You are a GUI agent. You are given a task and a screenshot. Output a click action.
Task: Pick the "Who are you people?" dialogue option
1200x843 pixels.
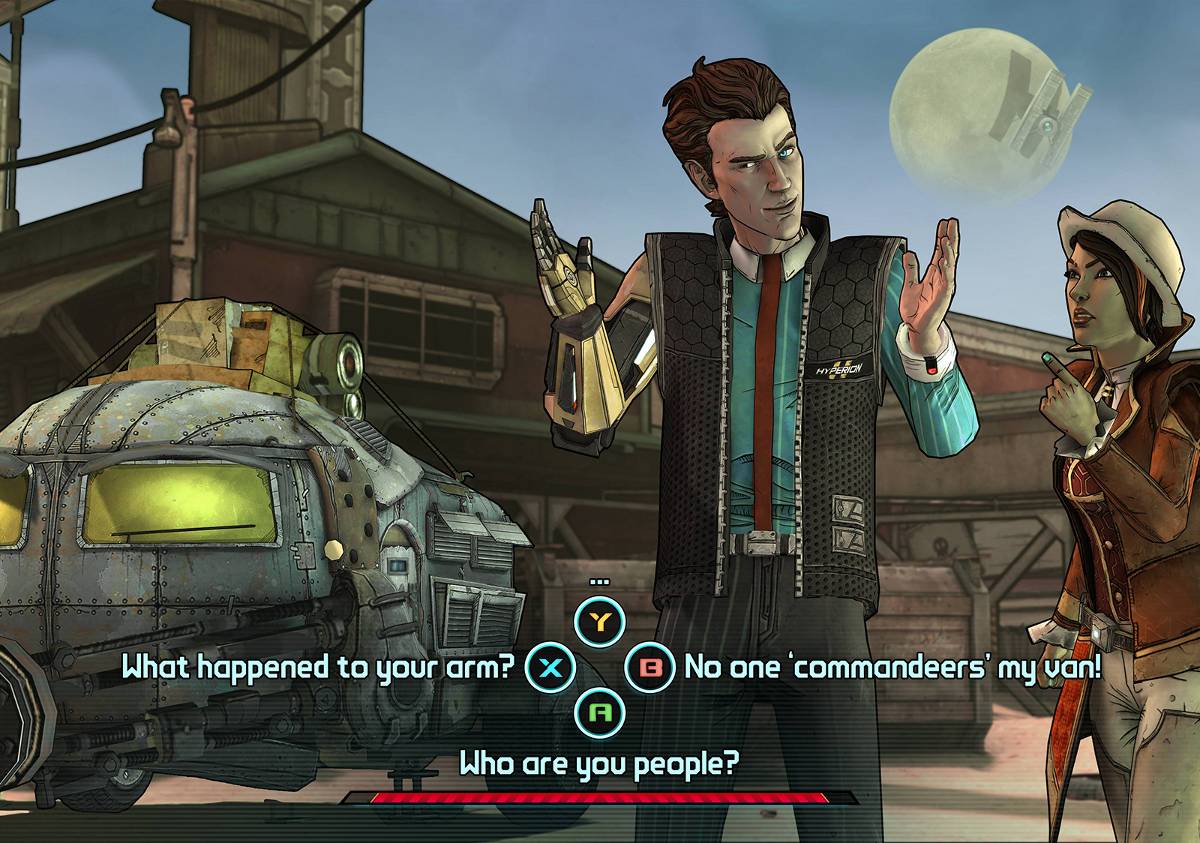point(598,763)
